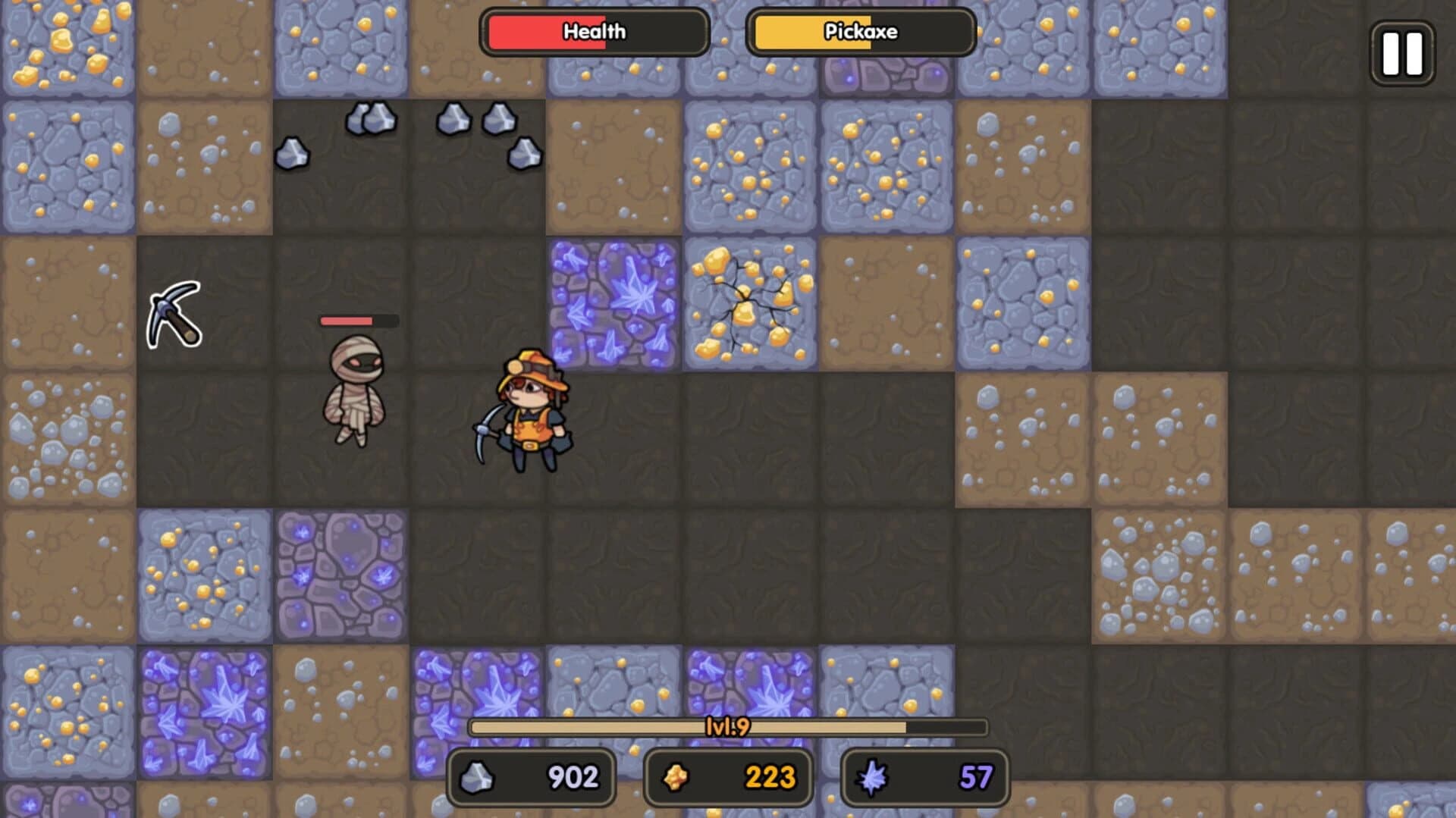Select the stone counter icon
The image size is (1456, 818).
[x=479, y=776]
